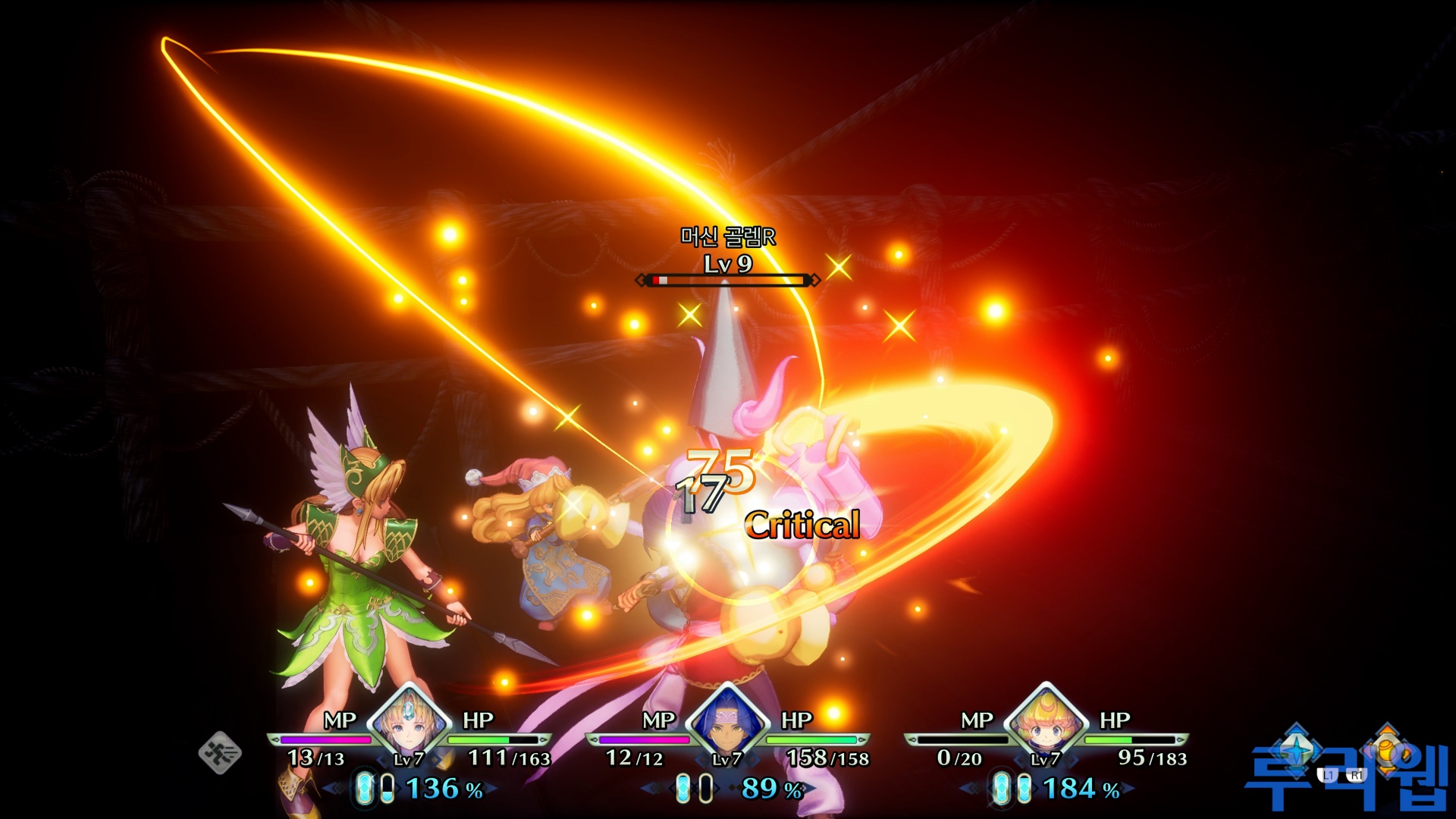
Task: Toggle Riesz's filled class strike orb
Action: coord(365,788)
